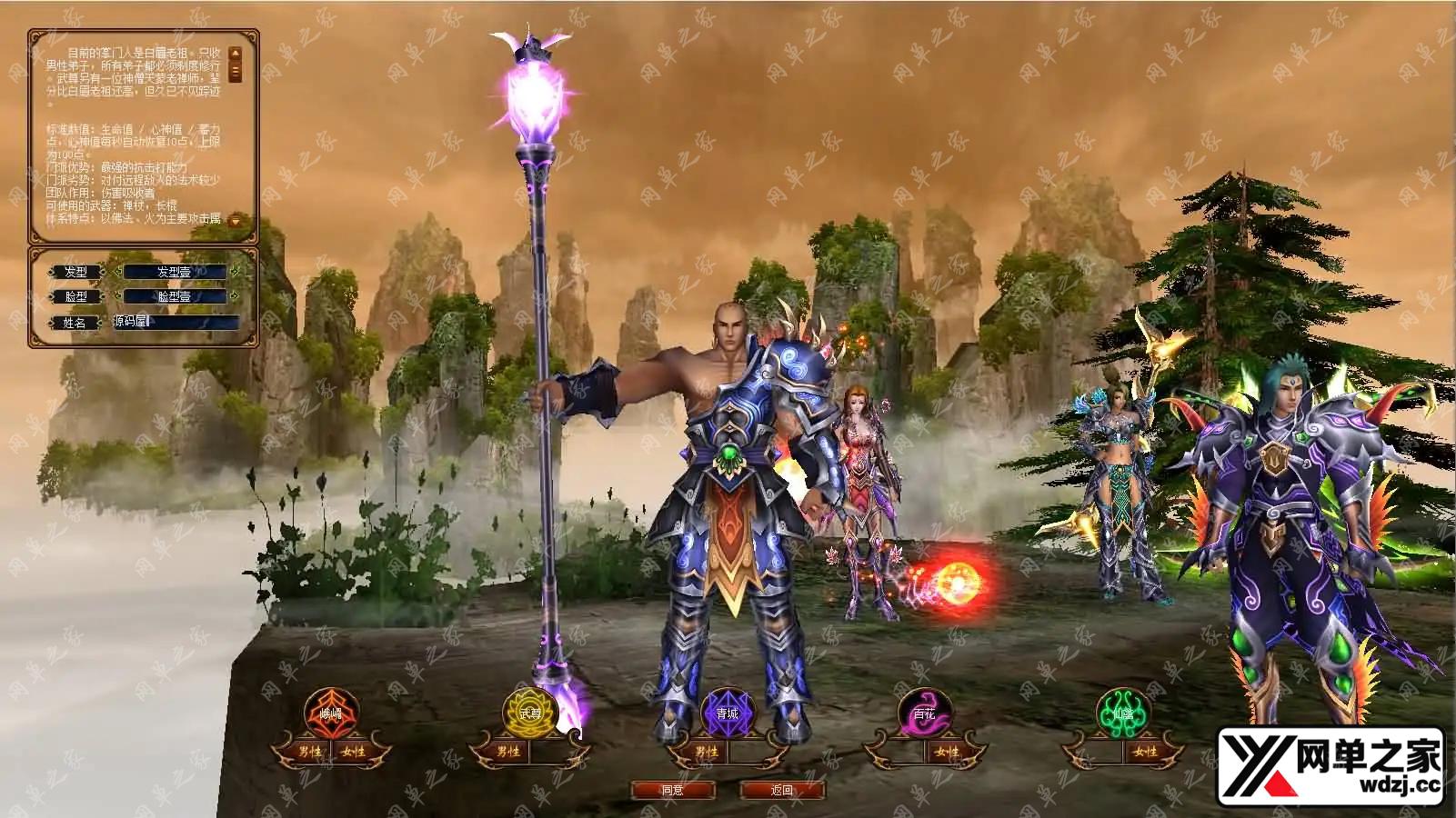The height and width of the screenshot is (818, 1456).
Task: Confirm character with the 同意 button
Action: [673, 791]
